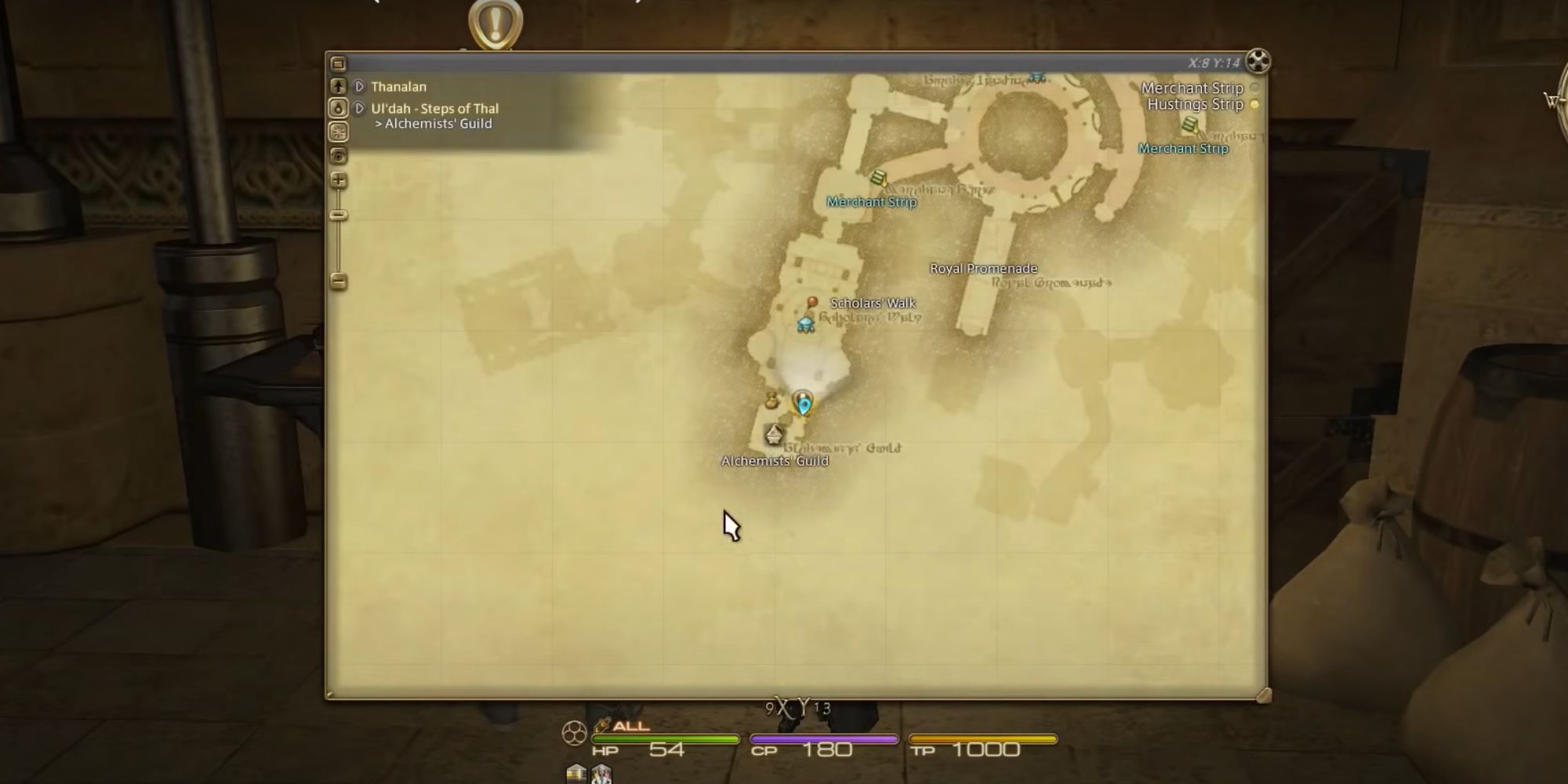Click the compass-style button beside Alchemists' Guild text
This screenshot has width=1568, height=784.
[x=338, y=132]
